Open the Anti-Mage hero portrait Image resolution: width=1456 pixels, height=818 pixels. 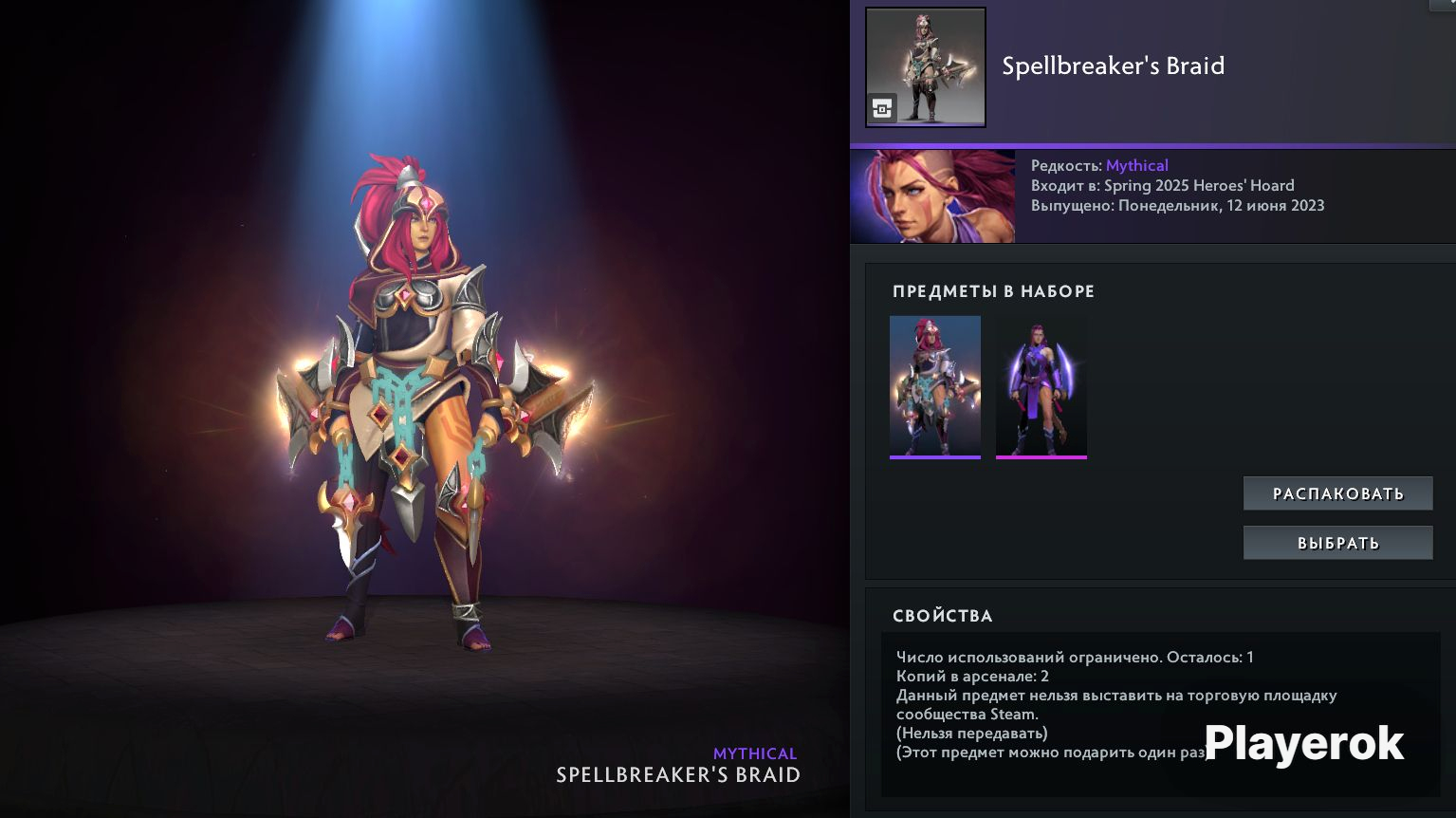pyautogui.click(x=932, y=196)
